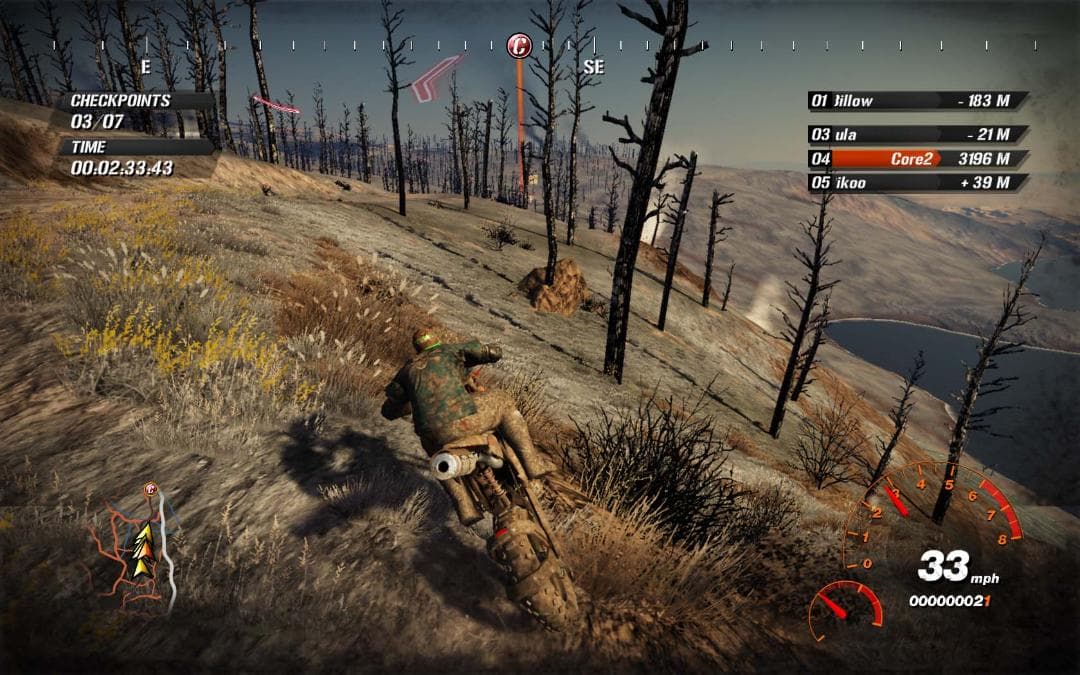Select the 01 Billow leaderboard row
Image resolution: width=1080 pixels, height=675 pixels.
[917, 101]
